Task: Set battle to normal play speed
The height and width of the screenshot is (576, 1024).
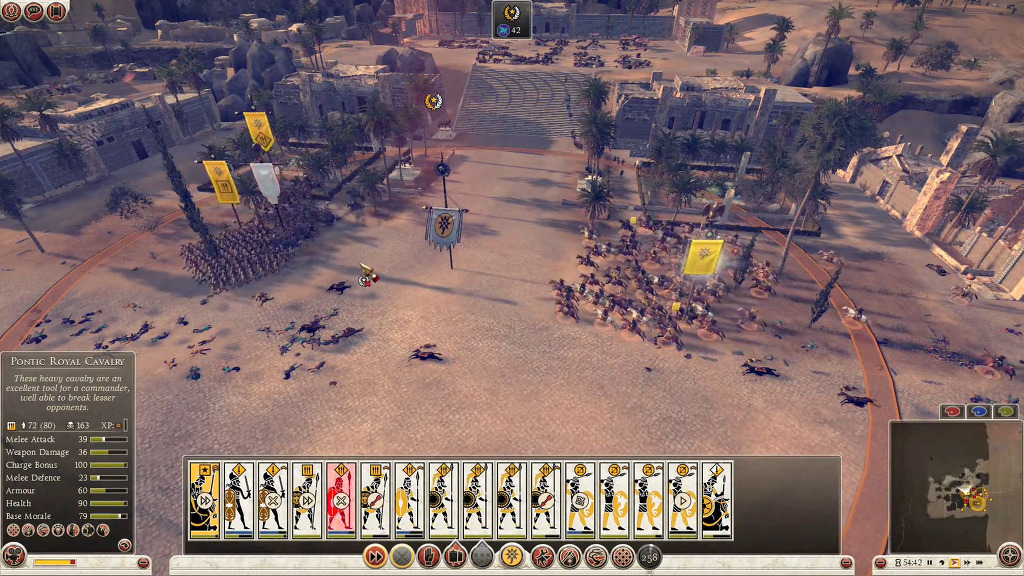Action: coord(954,563)
